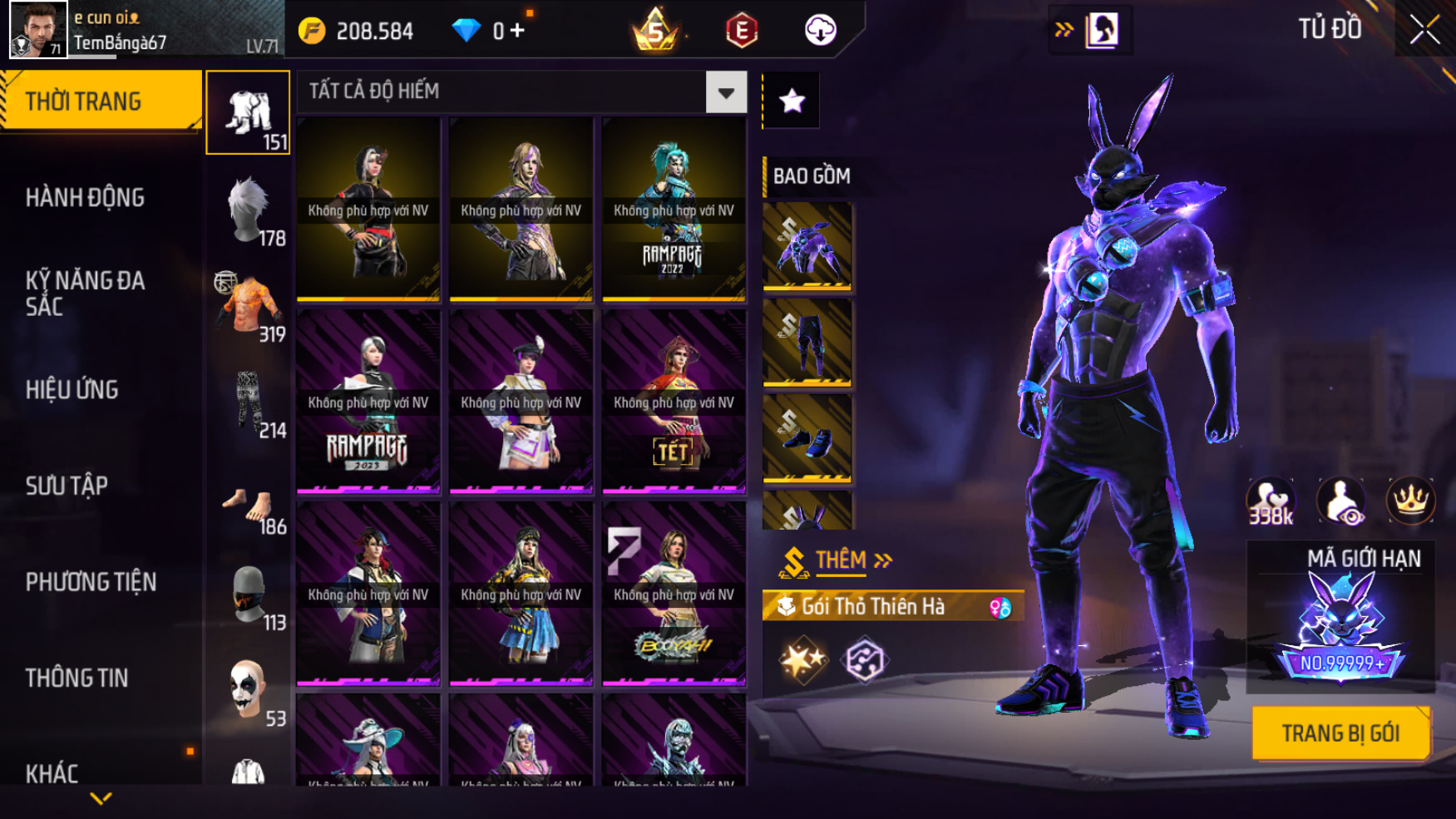Open the cloud download icon
Image resolution: width=1456 pixels, height=819 pixels.
click(x=820, y=31)
